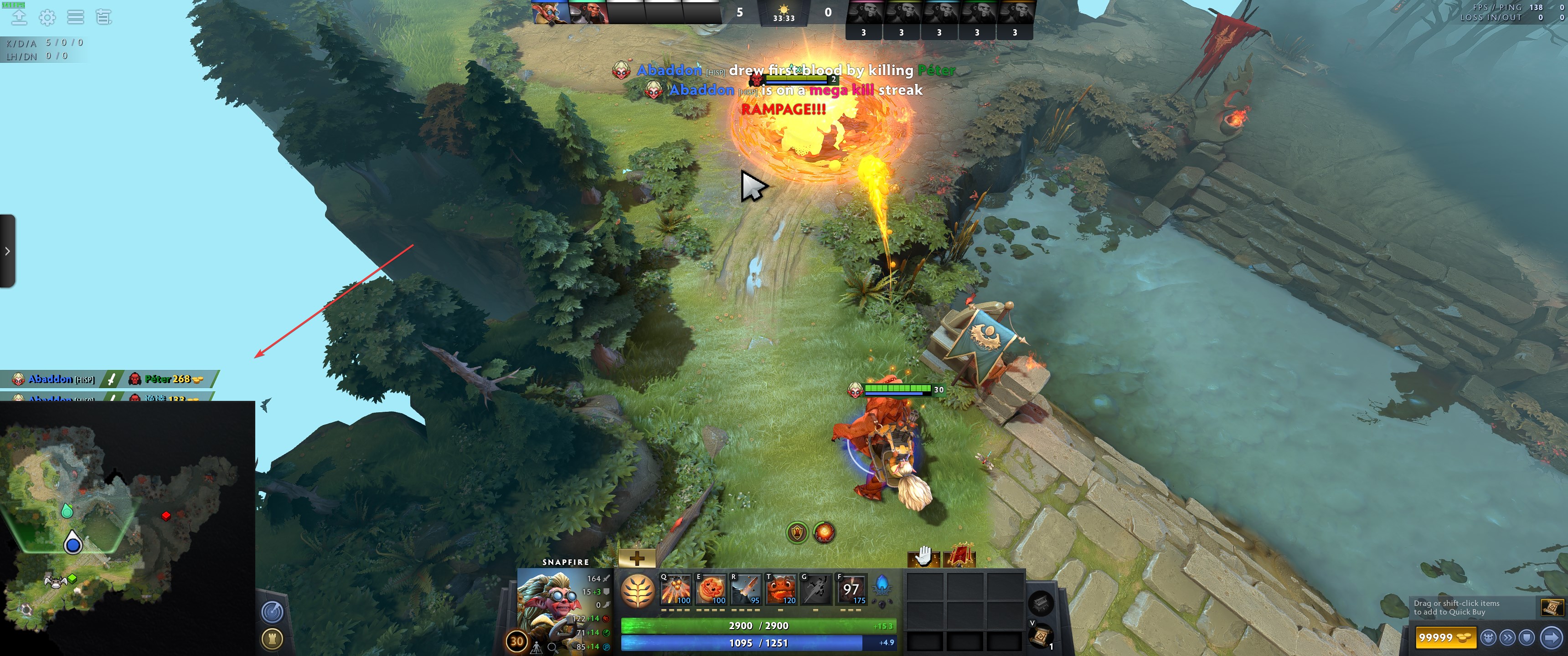The width and height of the screenshot is (1568, 656).
Task: Activate the Mortimer Kisses ultimate (R) icon
Action: (x=746, y=589)
